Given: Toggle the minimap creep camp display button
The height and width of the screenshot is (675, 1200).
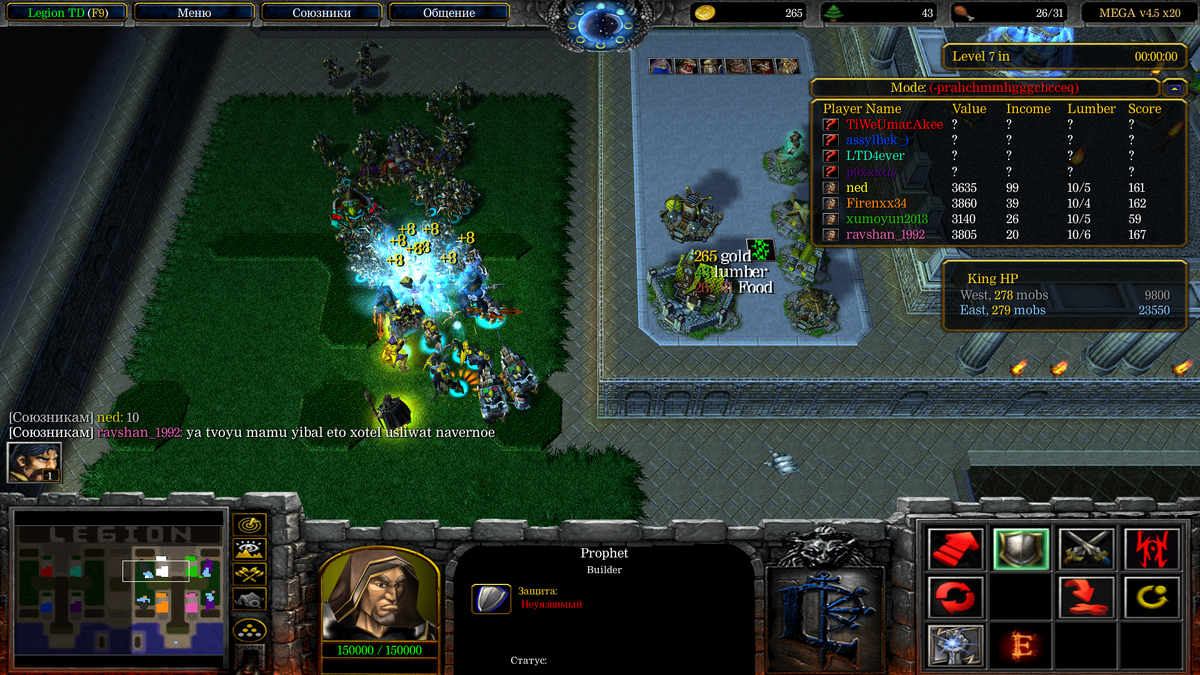Looking at the screenshot, I should 248,599.
